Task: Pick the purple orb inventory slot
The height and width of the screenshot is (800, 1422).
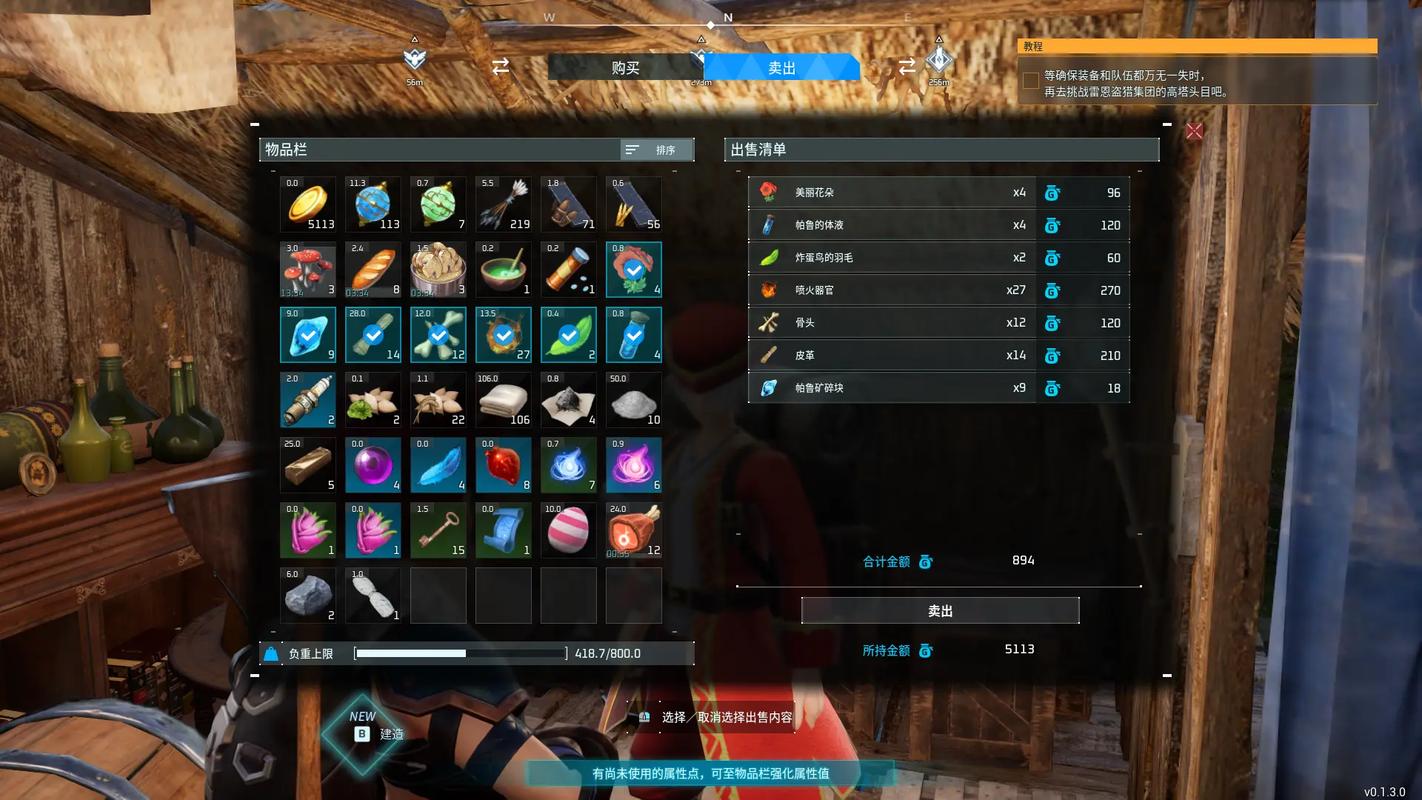Action: pos(373,465)
